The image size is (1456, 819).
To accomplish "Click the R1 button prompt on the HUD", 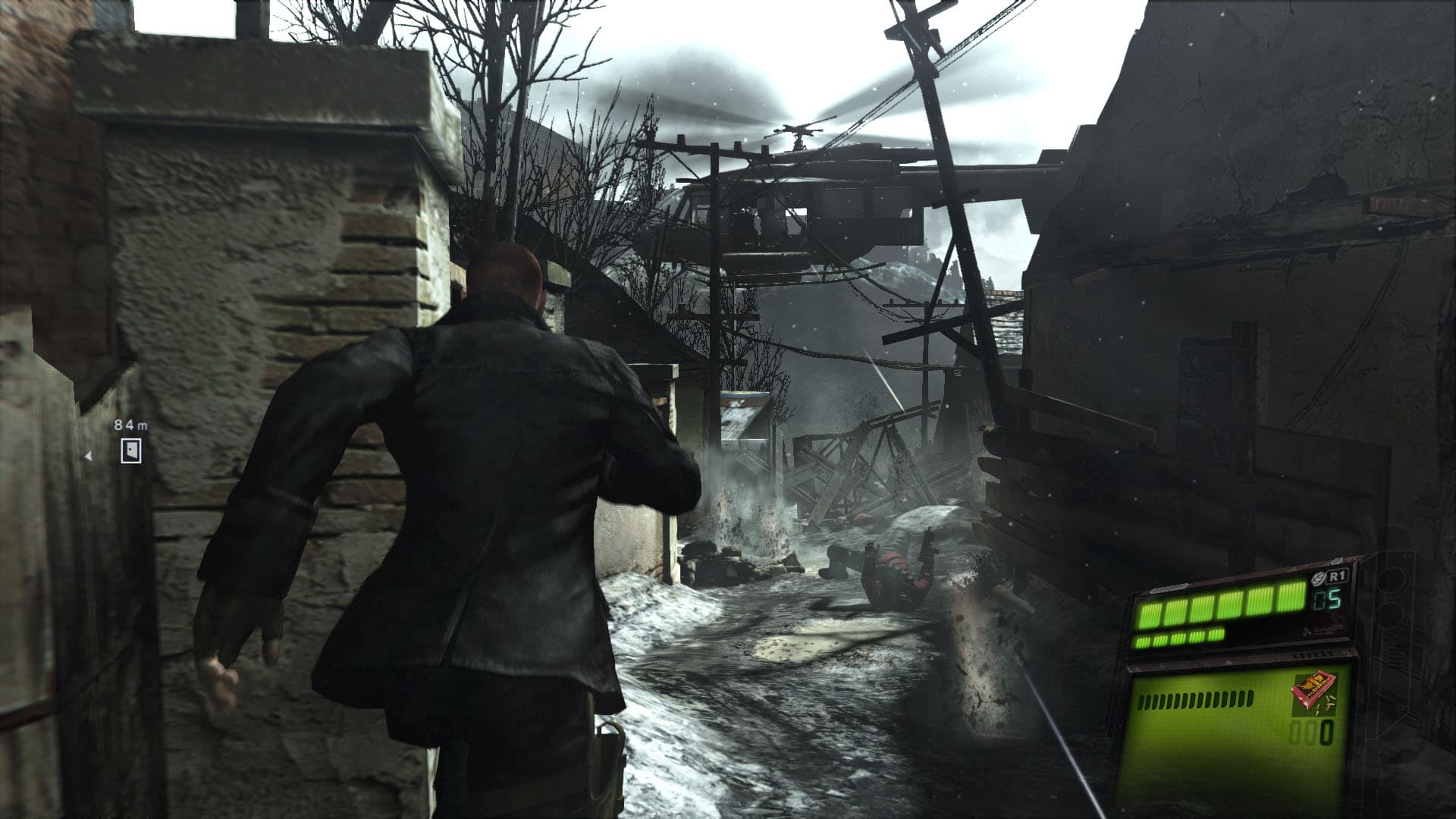I will [x=1337, y=576].
